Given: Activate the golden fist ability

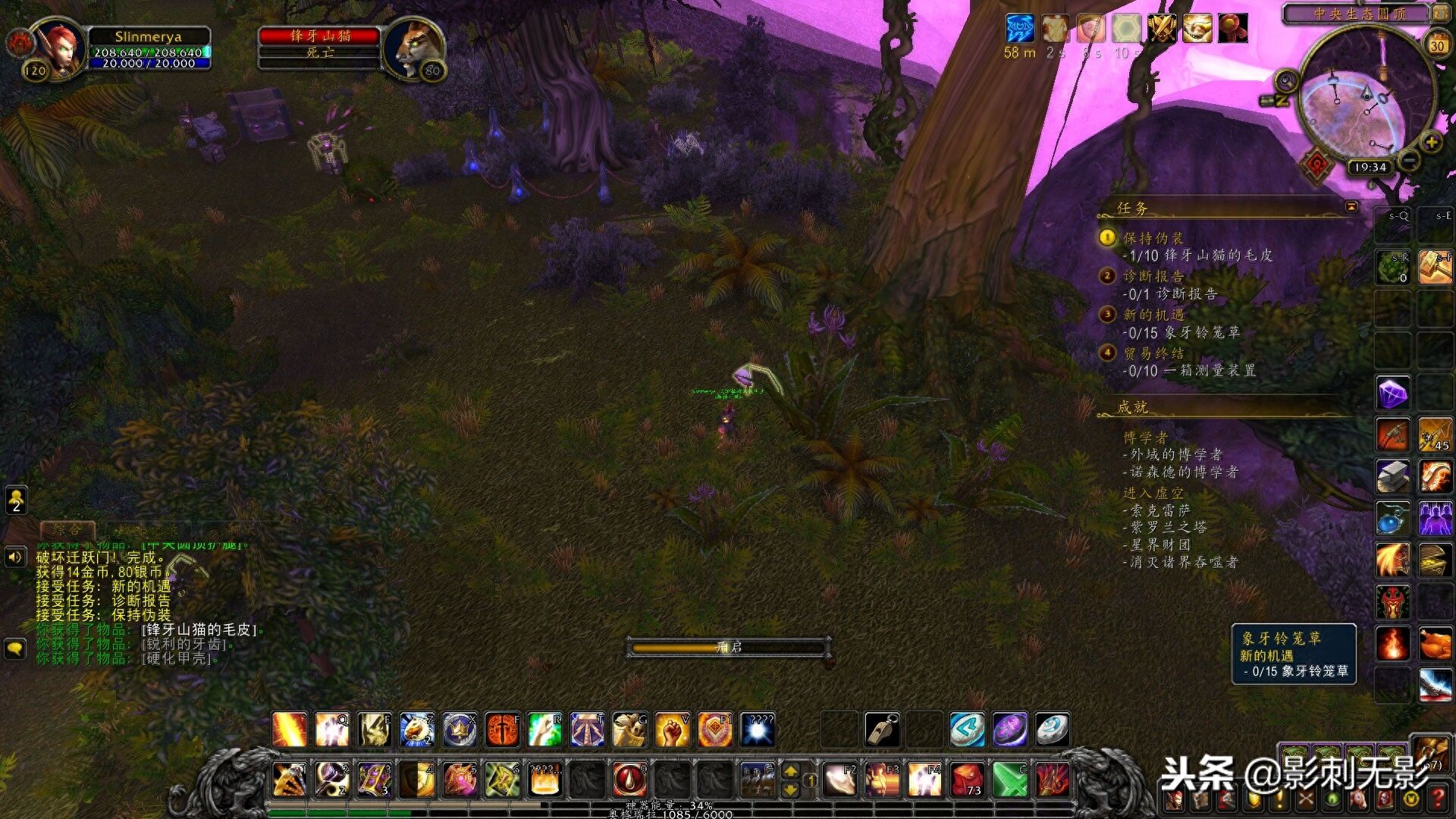Looking at the screenshot, I should [x=672, y=730].
